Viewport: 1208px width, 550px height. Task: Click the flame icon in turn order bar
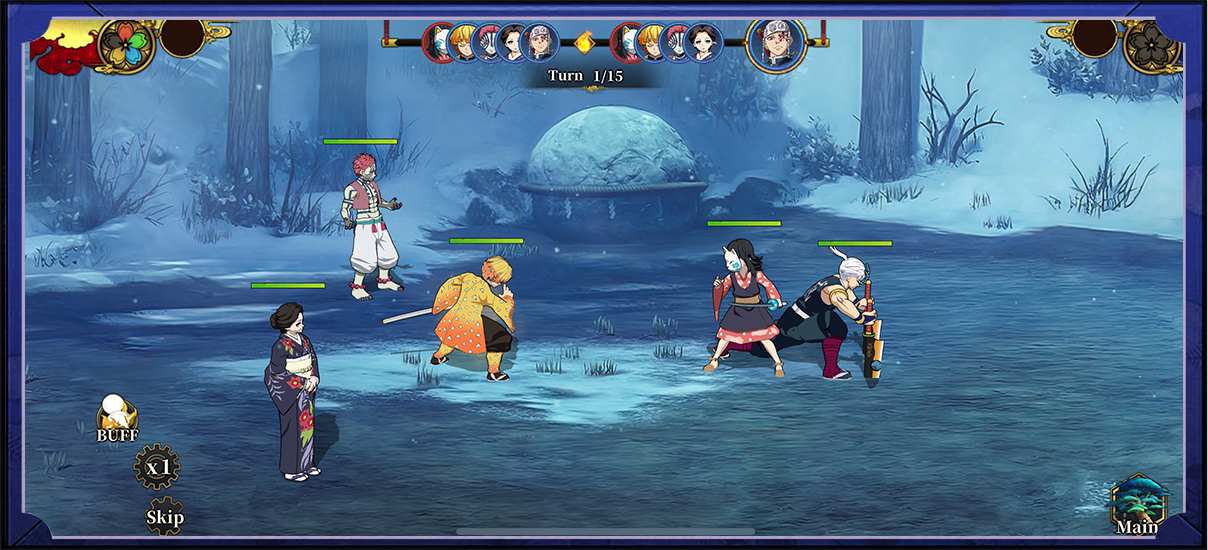pos(585,43)
